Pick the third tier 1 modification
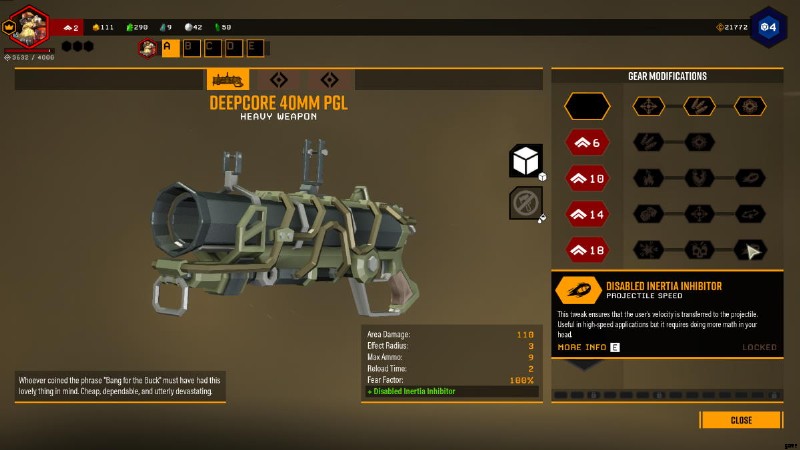 click(x=750, y=105)
